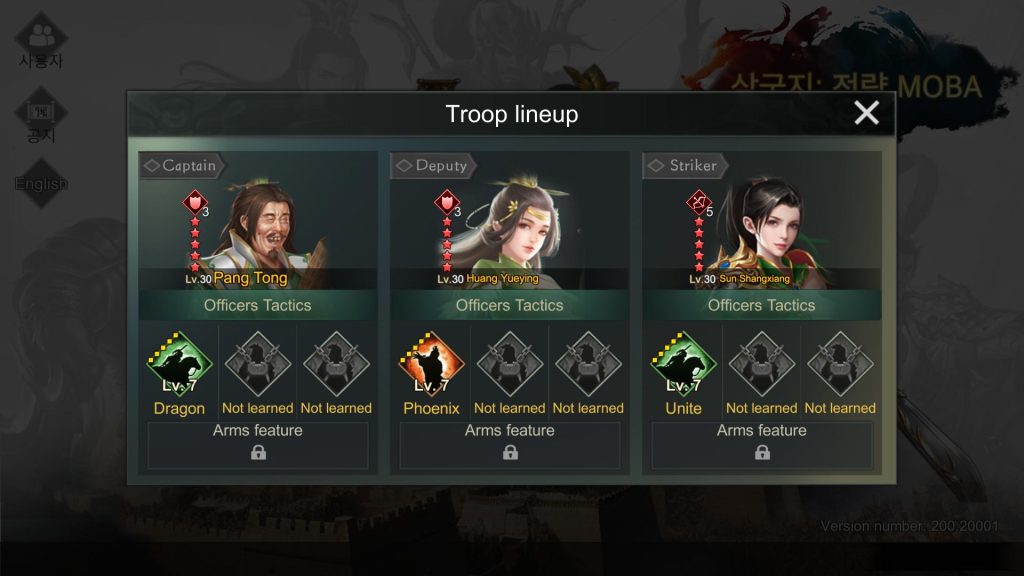Open the Phoenix tactic icon
Screen dimensions: 1024x576
[431, 365]
